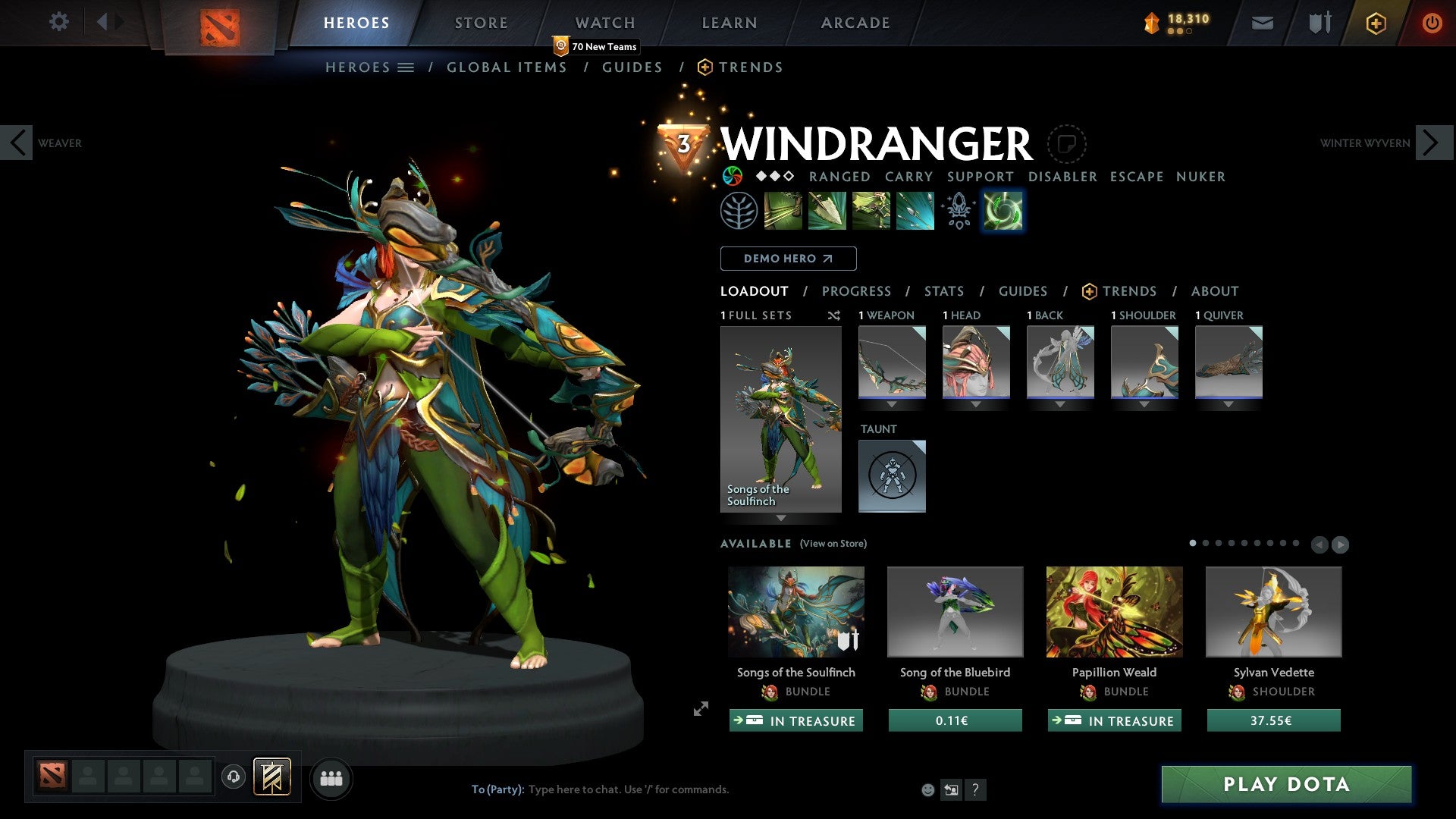
Task: Switch to the STATS tab
Action: [x=944, y=291]
